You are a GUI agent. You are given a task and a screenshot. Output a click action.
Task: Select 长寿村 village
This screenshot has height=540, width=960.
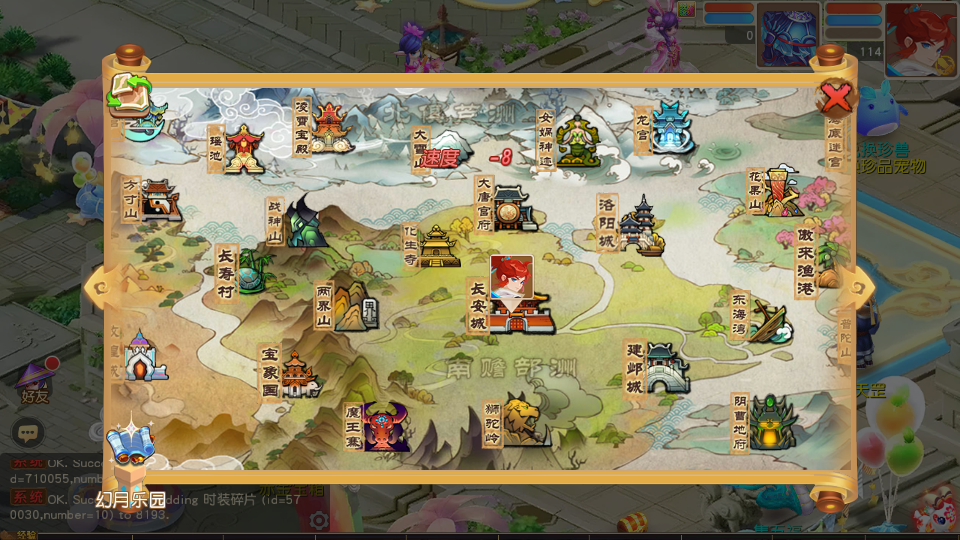(249, 271)
